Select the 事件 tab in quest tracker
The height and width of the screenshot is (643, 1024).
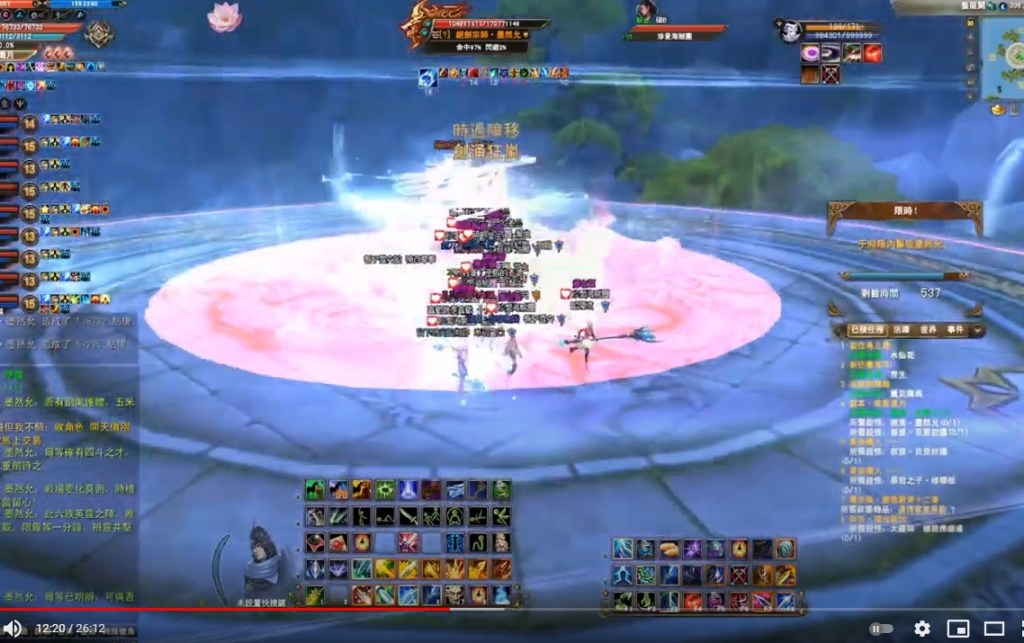coord(955,329)
